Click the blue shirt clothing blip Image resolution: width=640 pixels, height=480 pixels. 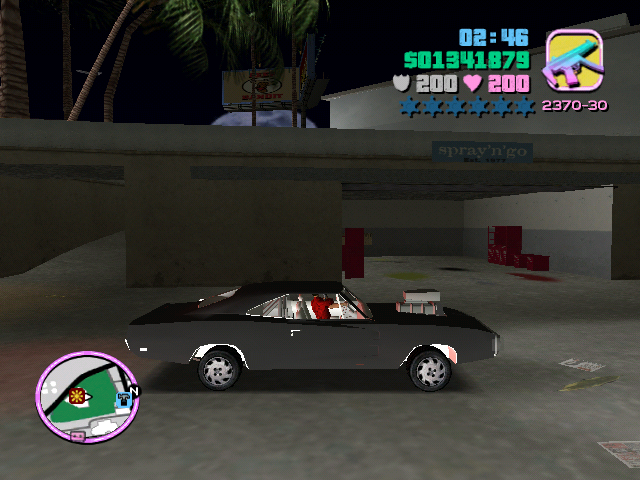(x=123, y=398)
